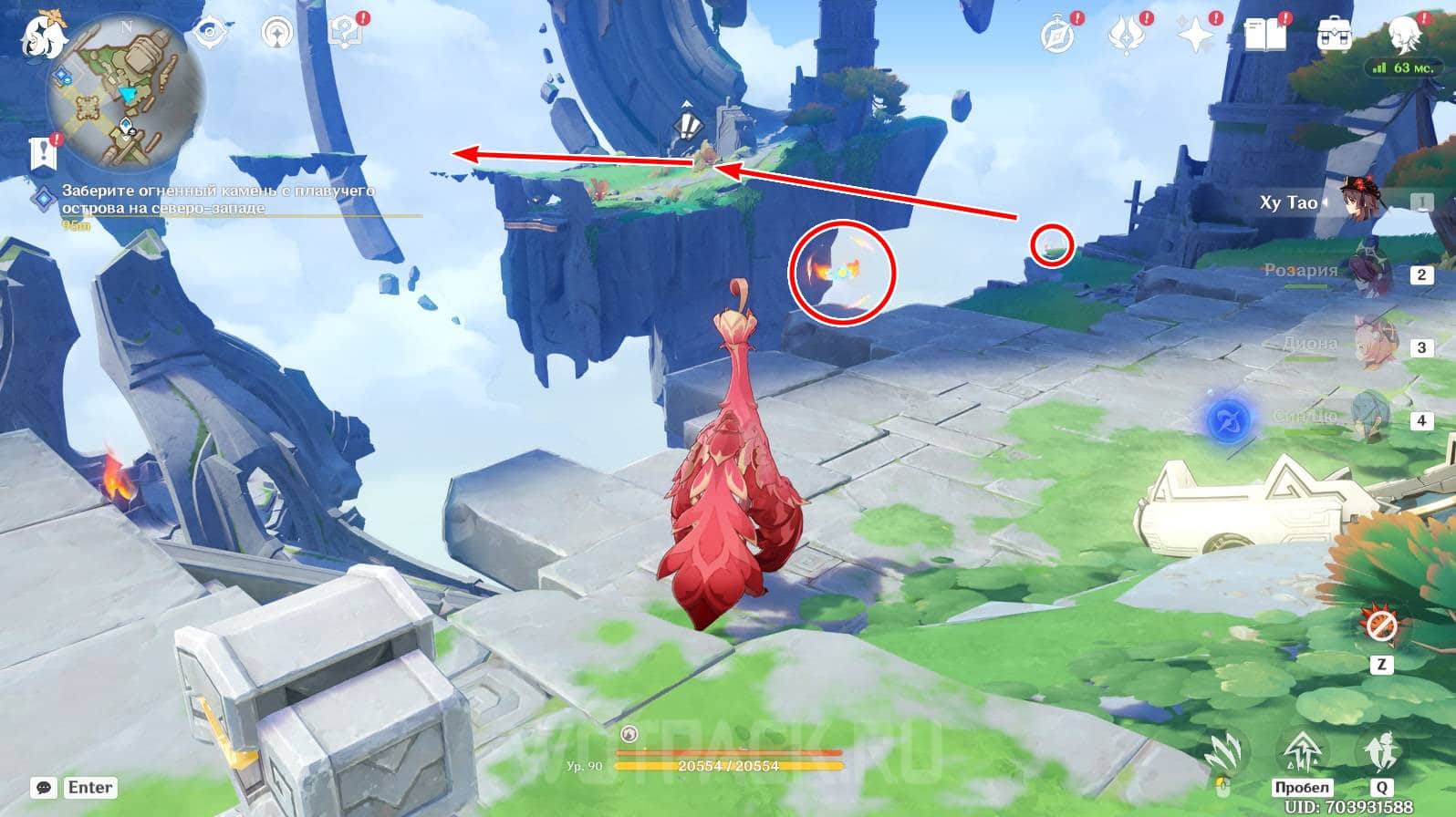Use the blue gadget icon
This screenshot has height=817, width=1456.
click(x=1227, y=420)
